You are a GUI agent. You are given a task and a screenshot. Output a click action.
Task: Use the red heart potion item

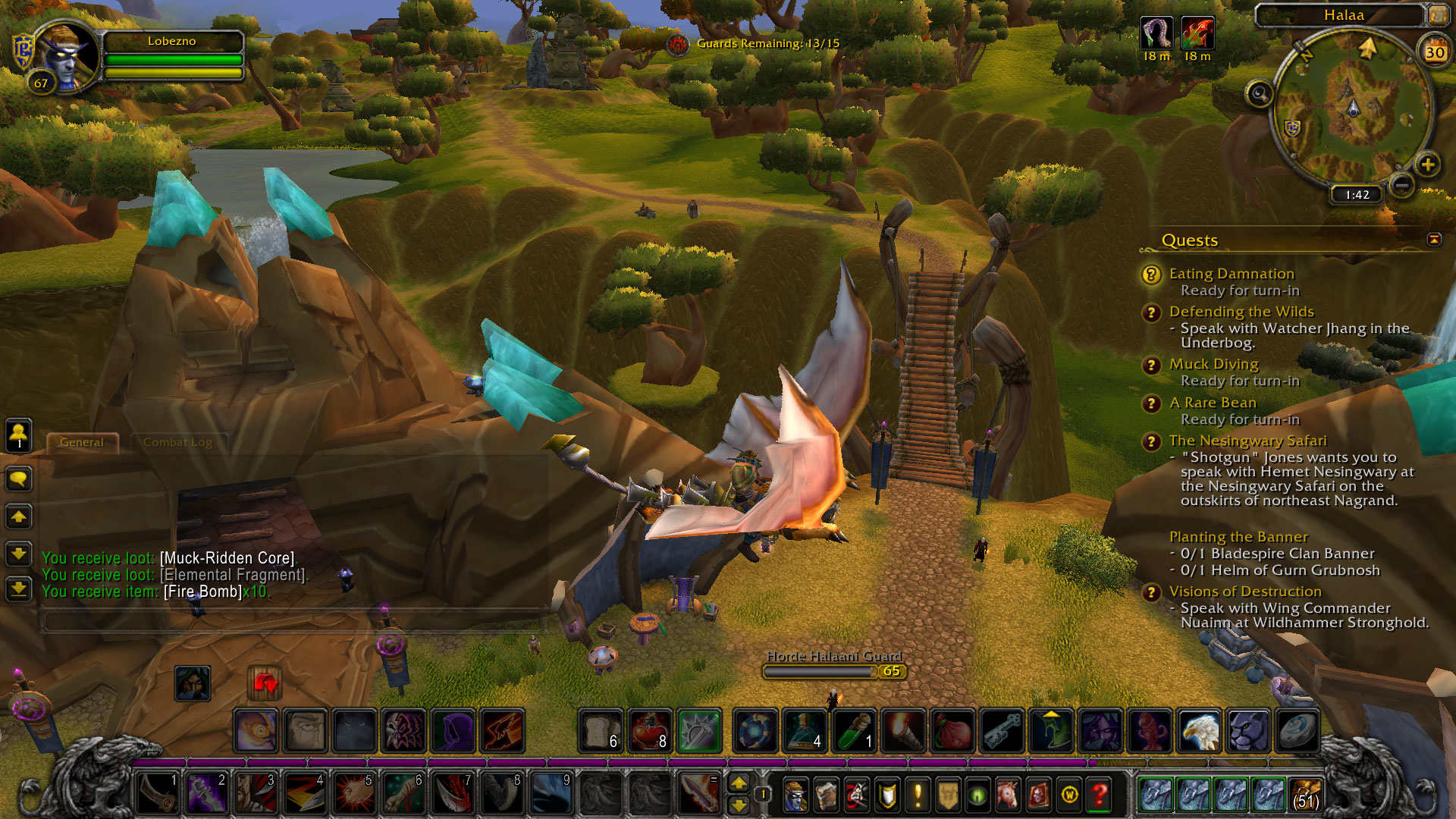coord(650,731)
